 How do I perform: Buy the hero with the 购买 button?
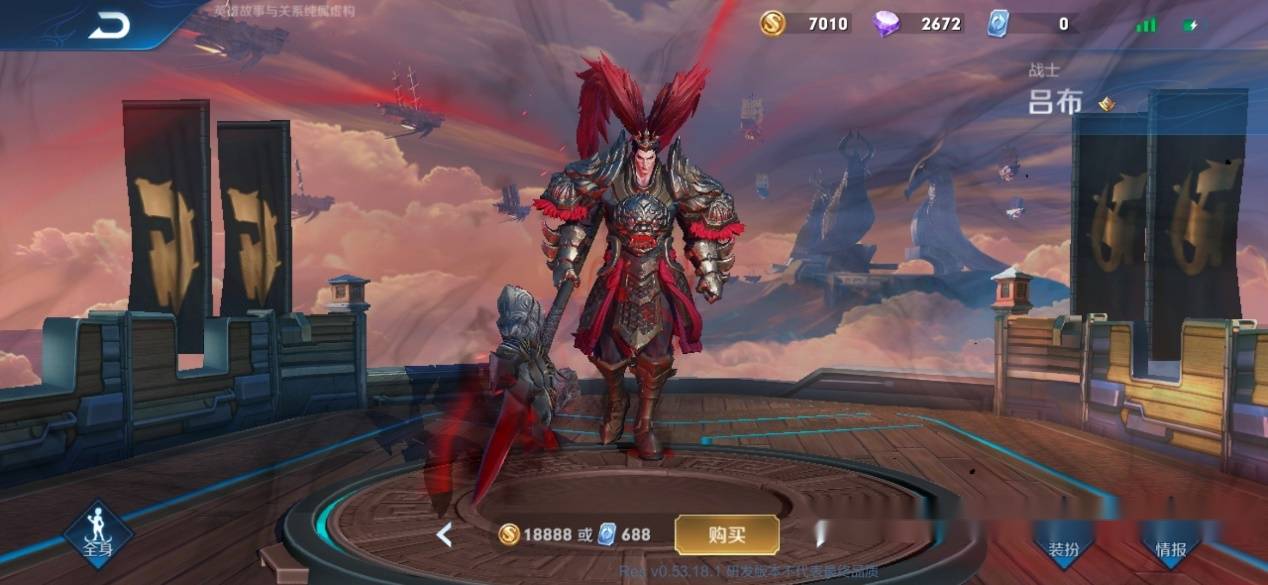coord(726,535)
